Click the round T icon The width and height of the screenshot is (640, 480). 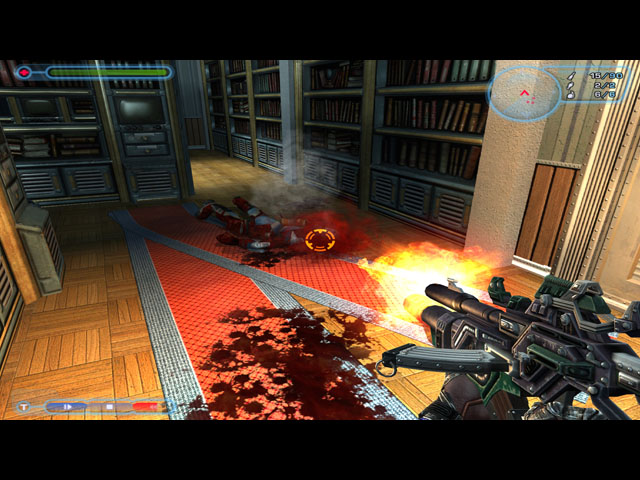(23, 407)
